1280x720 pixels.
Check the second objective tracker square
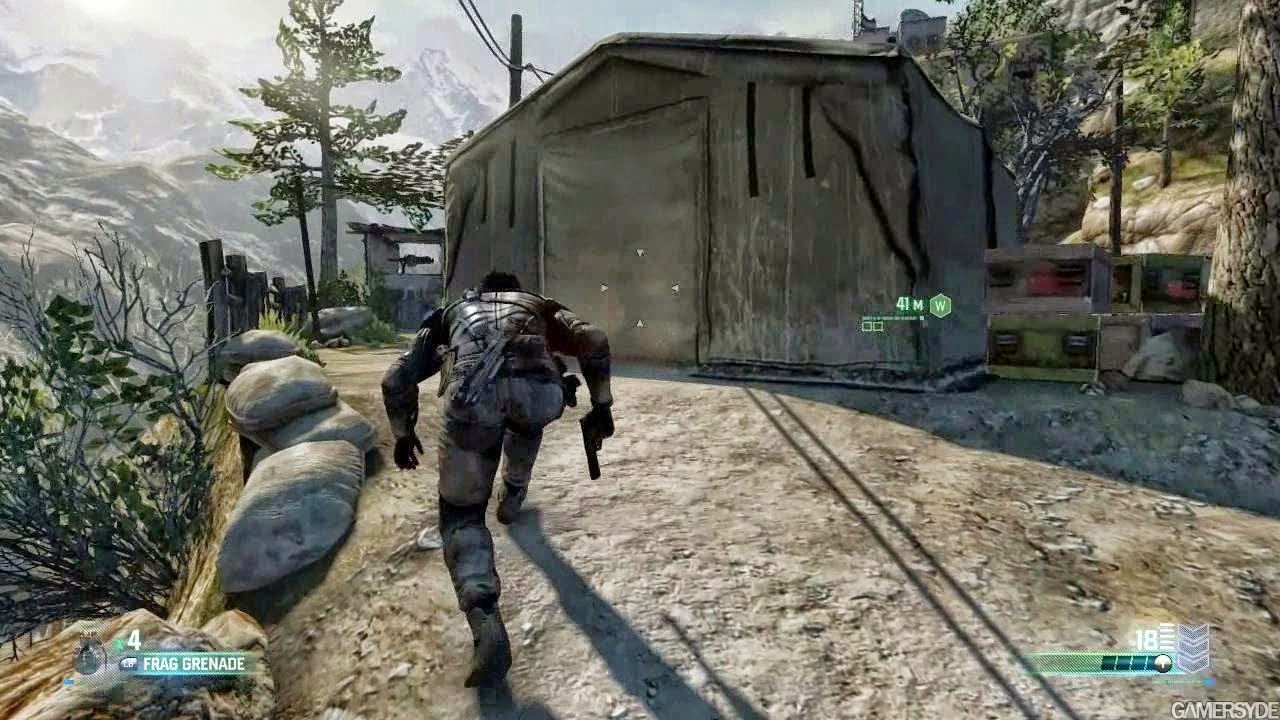pyautogui.click(x=880, y=326)
